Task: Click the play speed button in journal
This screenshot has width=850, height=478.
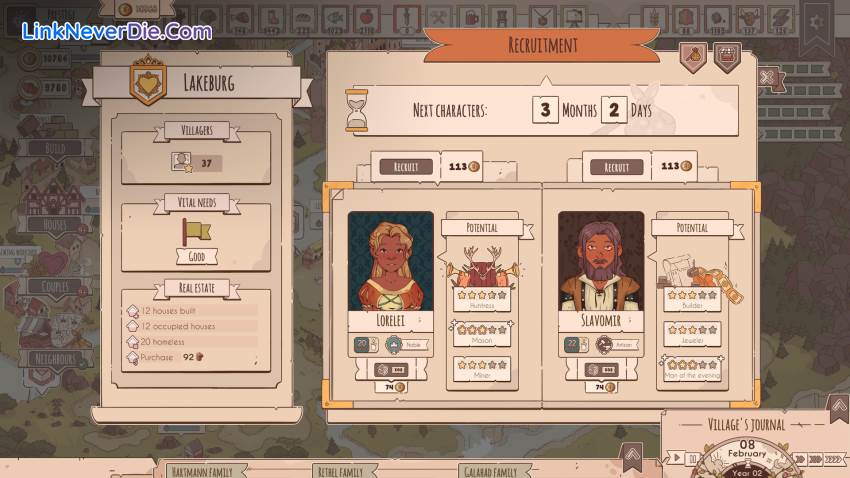Action: pos(678,459)
